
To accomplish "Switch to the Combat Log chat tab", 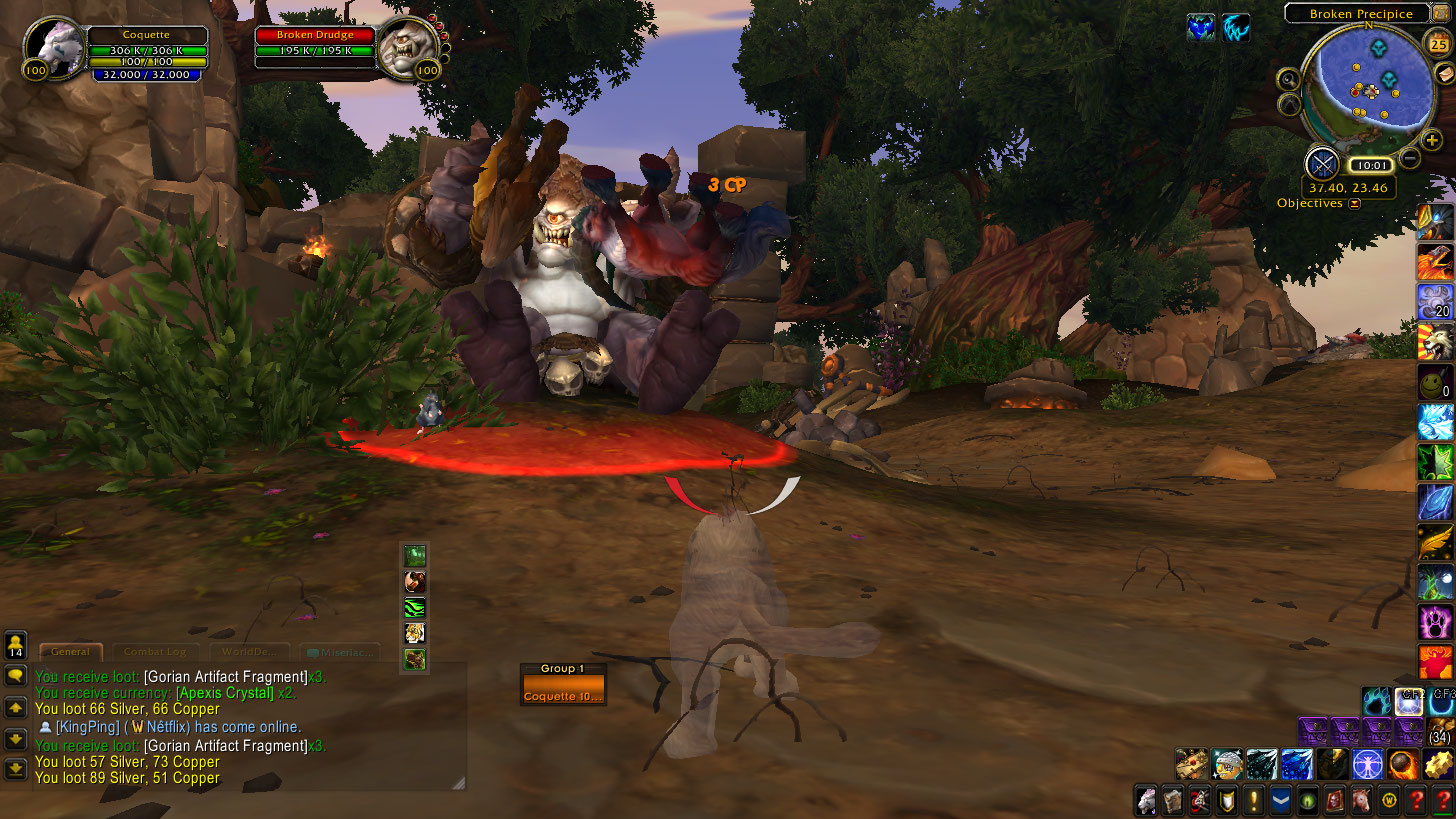I will 155,652.
